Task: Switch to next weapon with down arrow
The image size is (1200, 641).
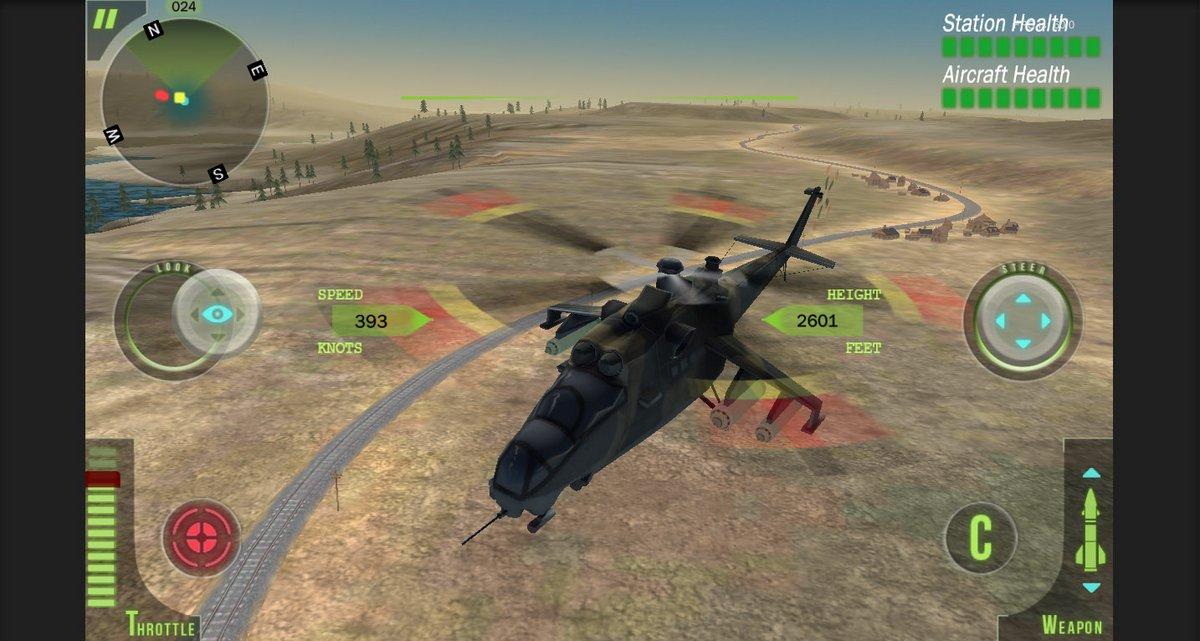Action: (1091, 587)
